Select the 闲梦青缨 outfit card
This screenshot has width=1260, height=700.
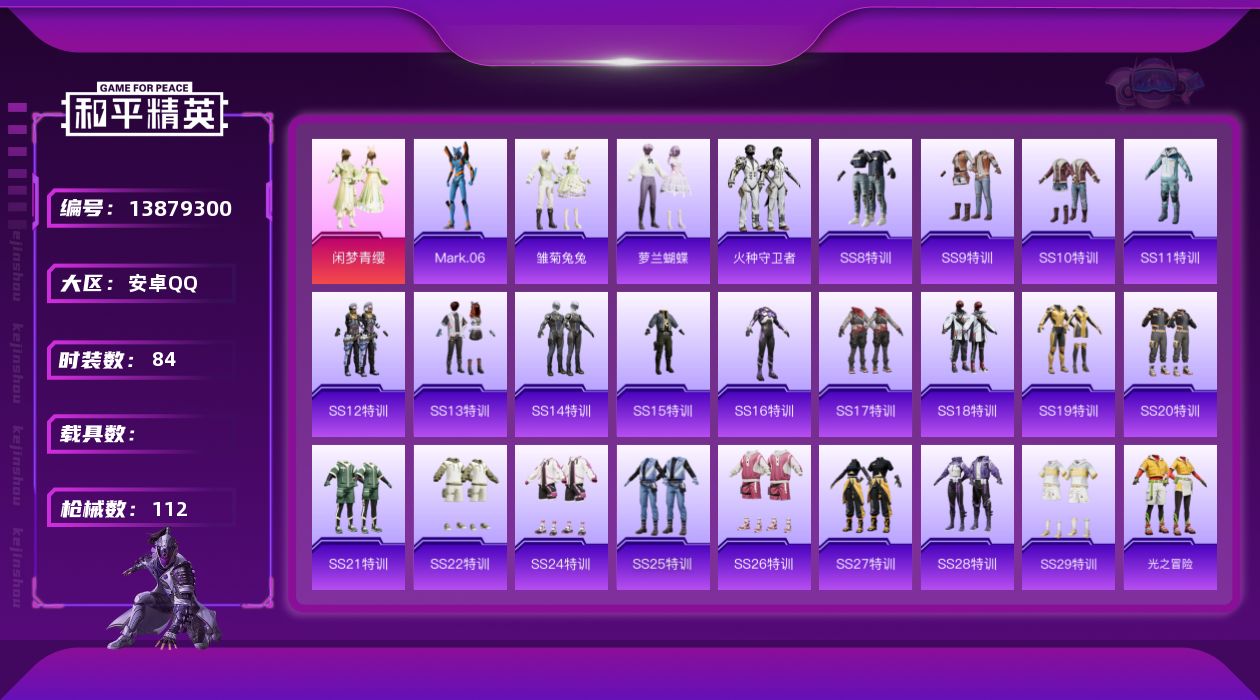click(x=358, y=211)
